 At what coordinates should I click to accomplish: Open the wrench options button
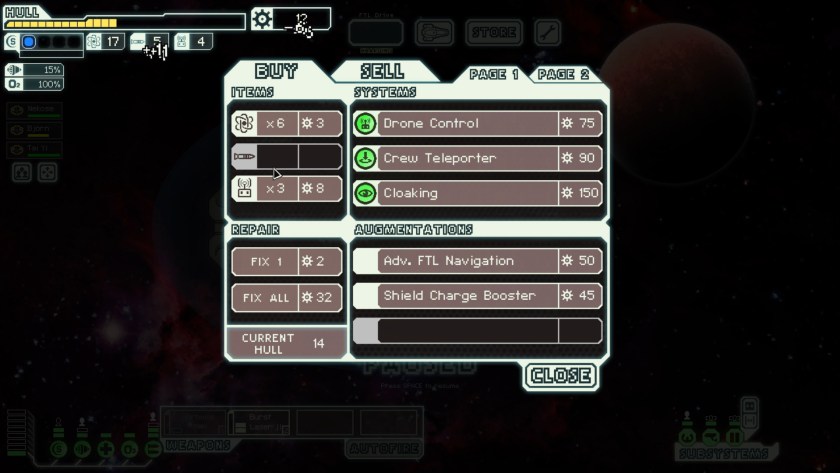[548, 33]
